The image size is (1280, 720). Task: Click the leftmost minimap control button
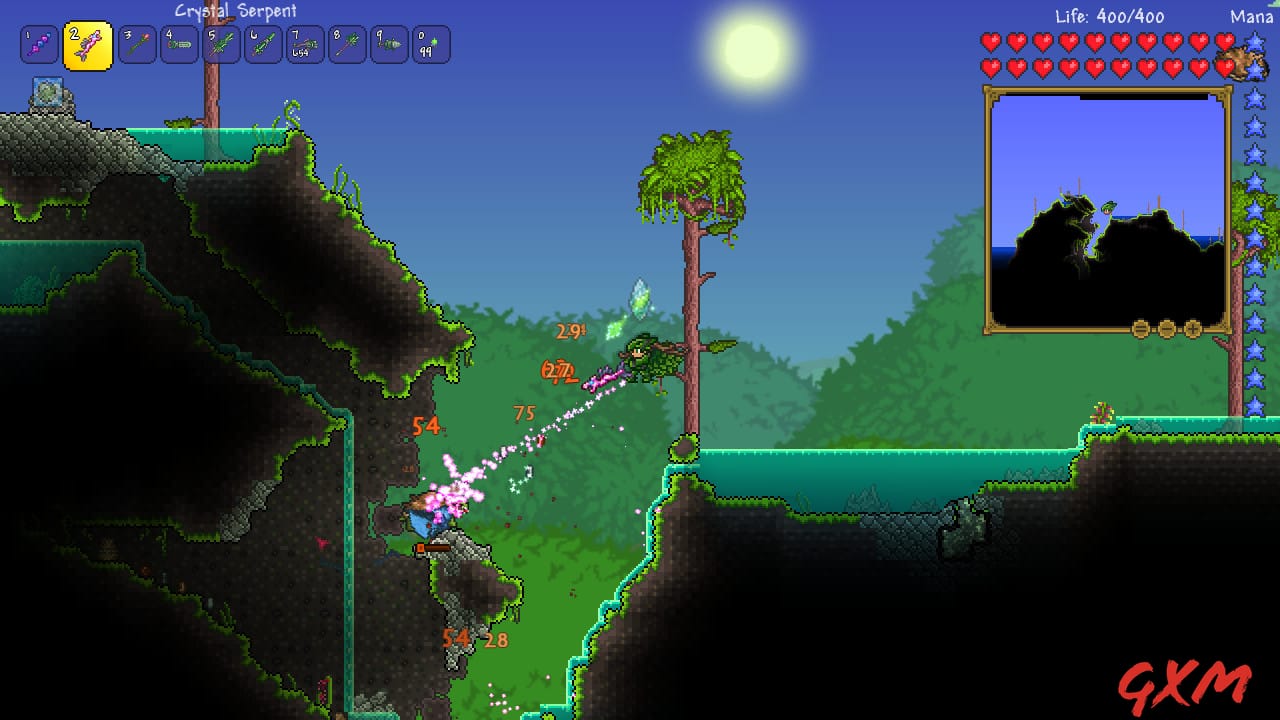[x=1139, y=326]
